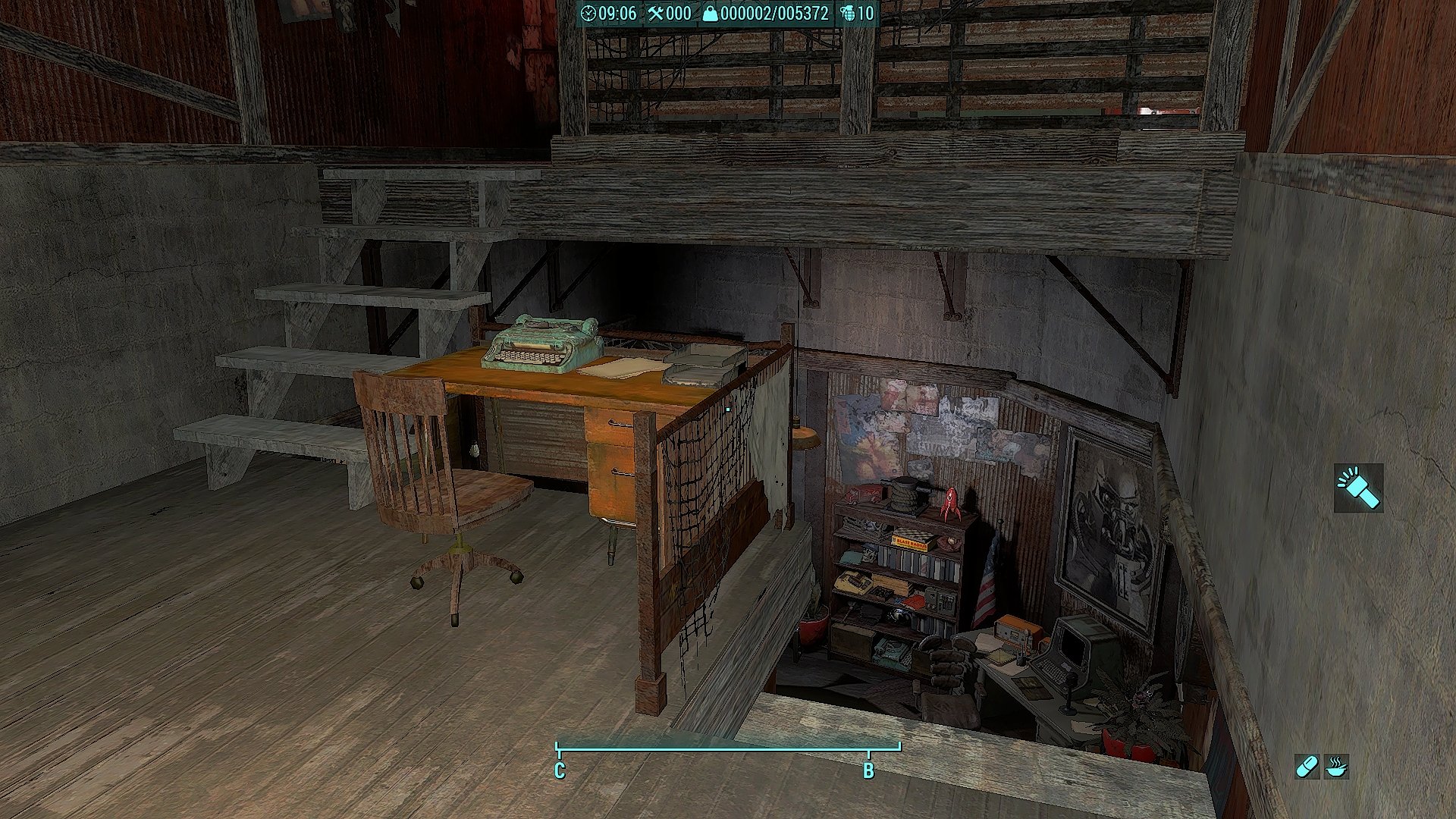
Task: Toggle the flashlight HUD icon
Action: tap(1358, 488)
